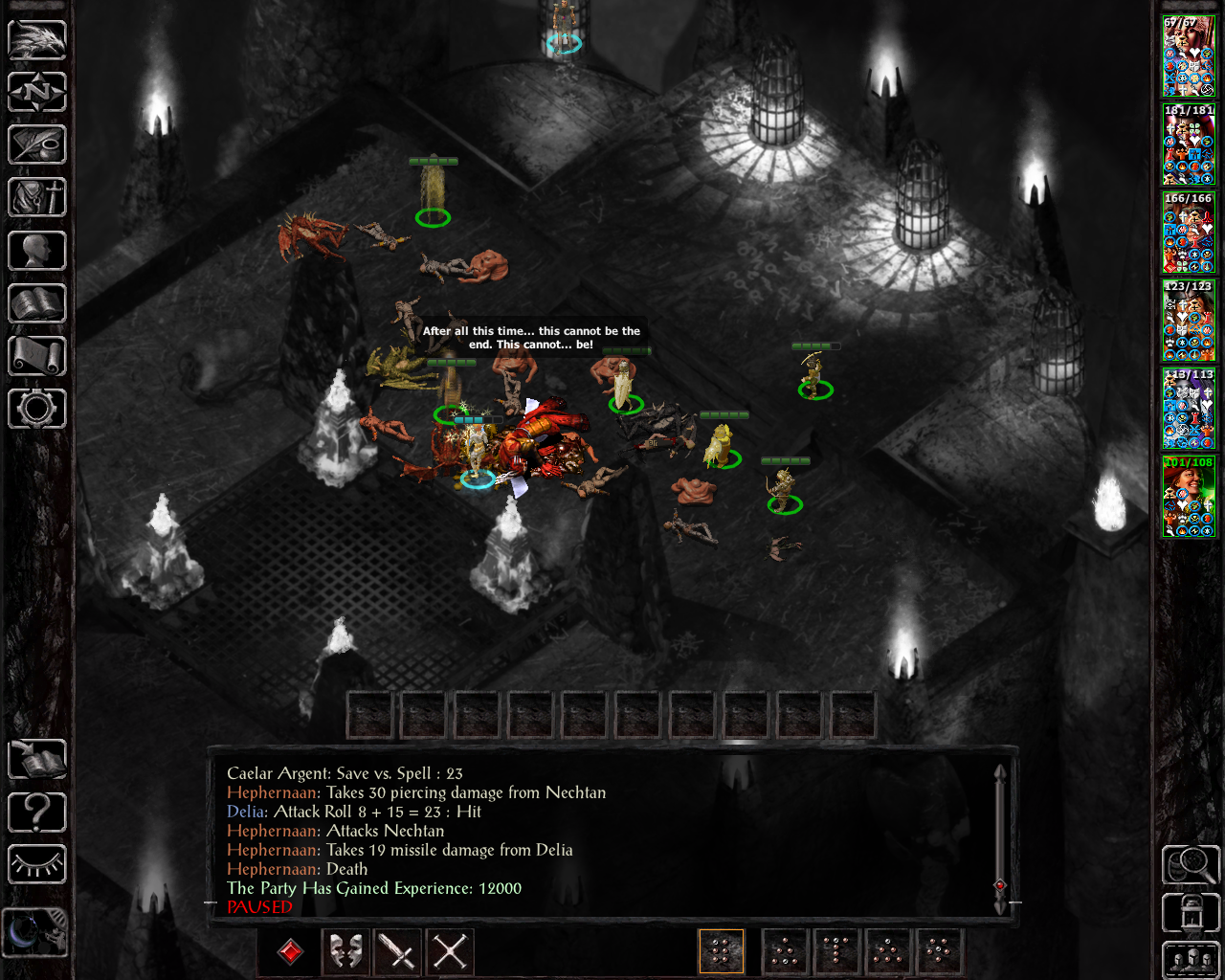Open help with the question mark button

coord(37,813)
